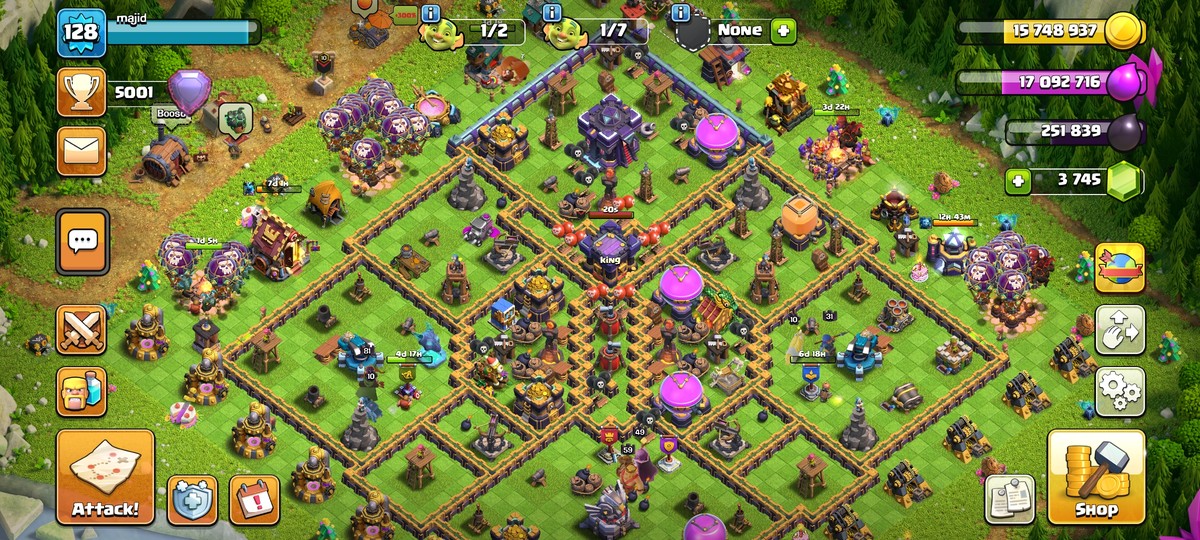The width and height of the screenshot is (1200, 540).
Task: Open the layout editor hand button
Action: click(x=1120, y=330)
